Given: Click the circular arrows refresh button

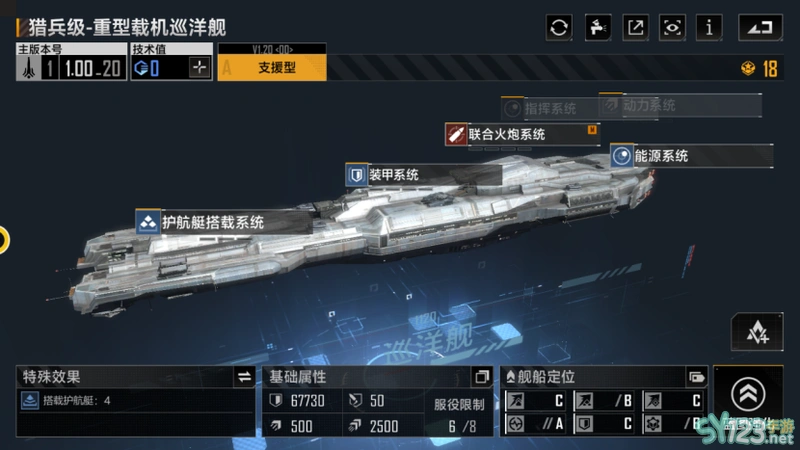Looking at the screenshot, I should [559, 27].
